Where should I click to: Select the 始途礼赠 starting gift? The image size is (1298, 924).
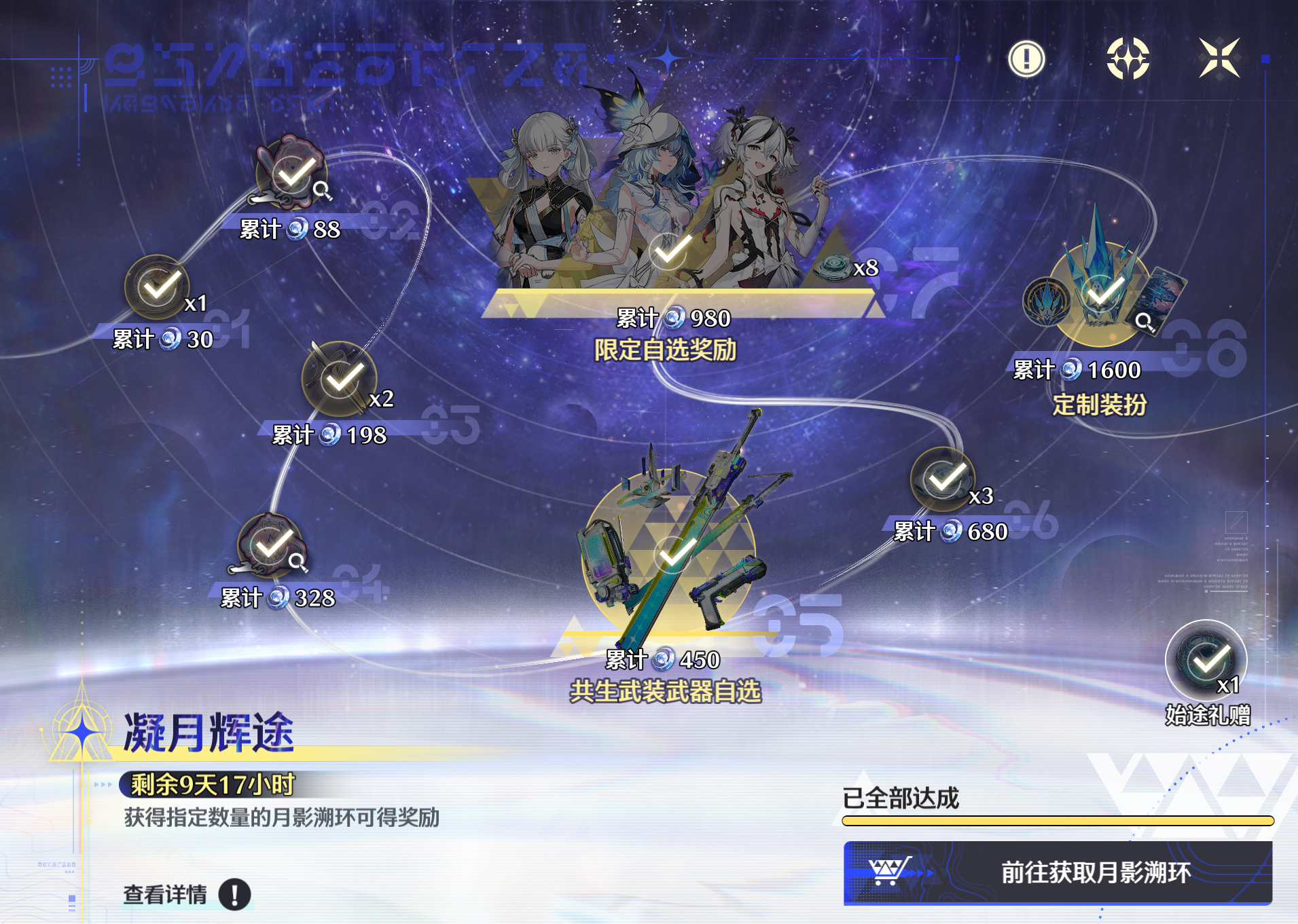(x=1206, y=660)
